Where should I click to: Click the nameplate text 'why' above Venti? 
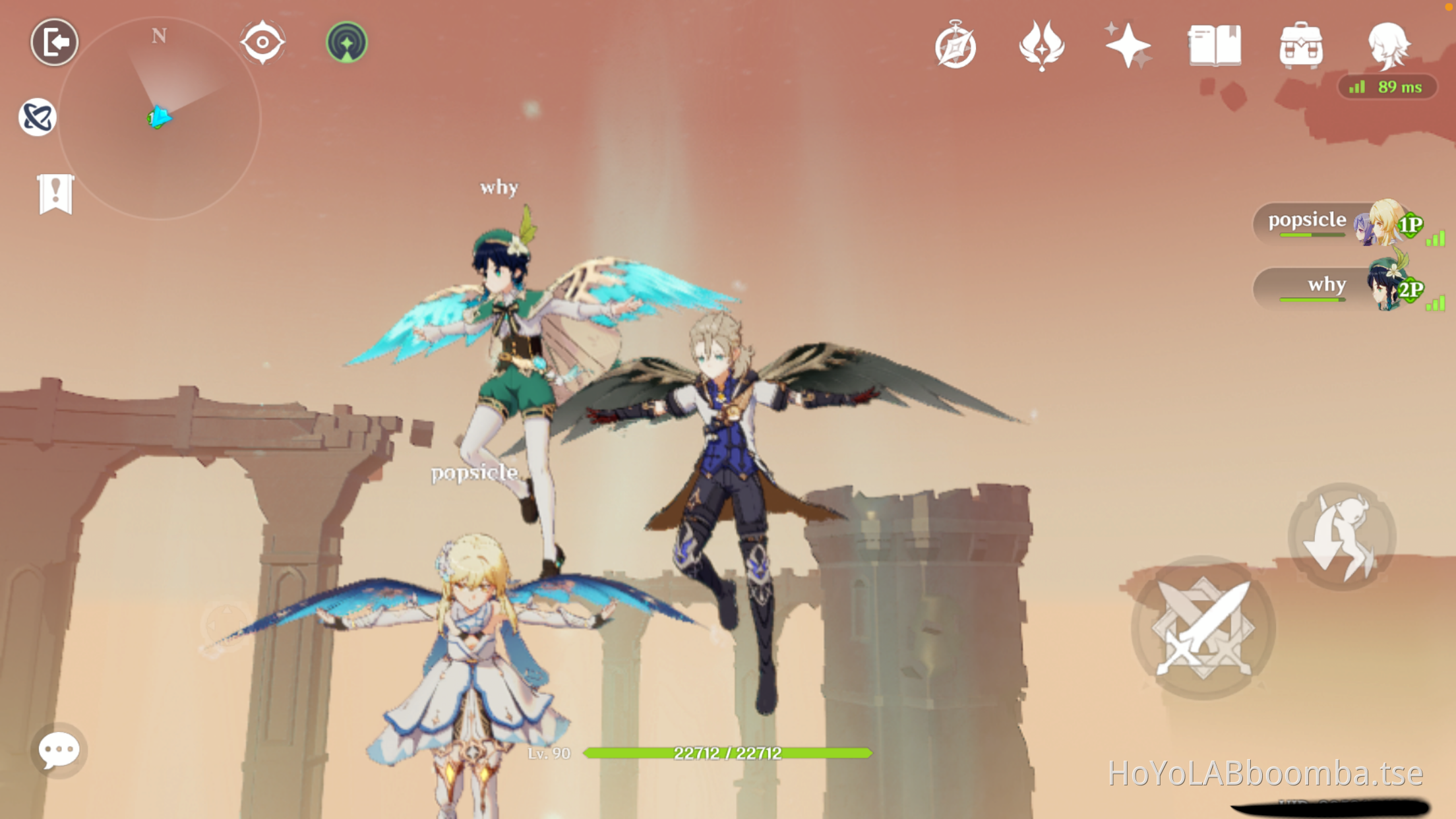(x=499, y=187)
